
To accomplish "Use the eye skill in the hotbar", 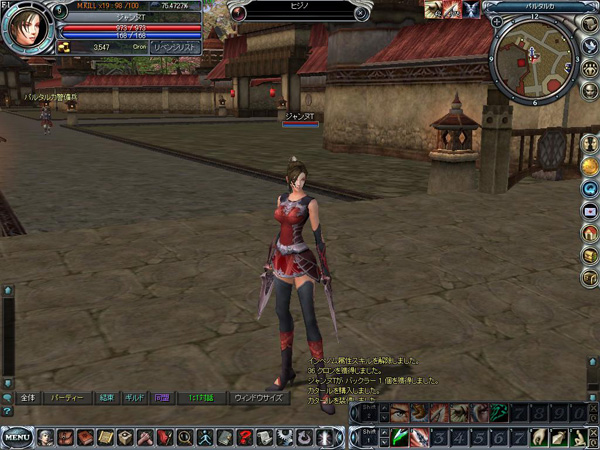I will 399,412.
